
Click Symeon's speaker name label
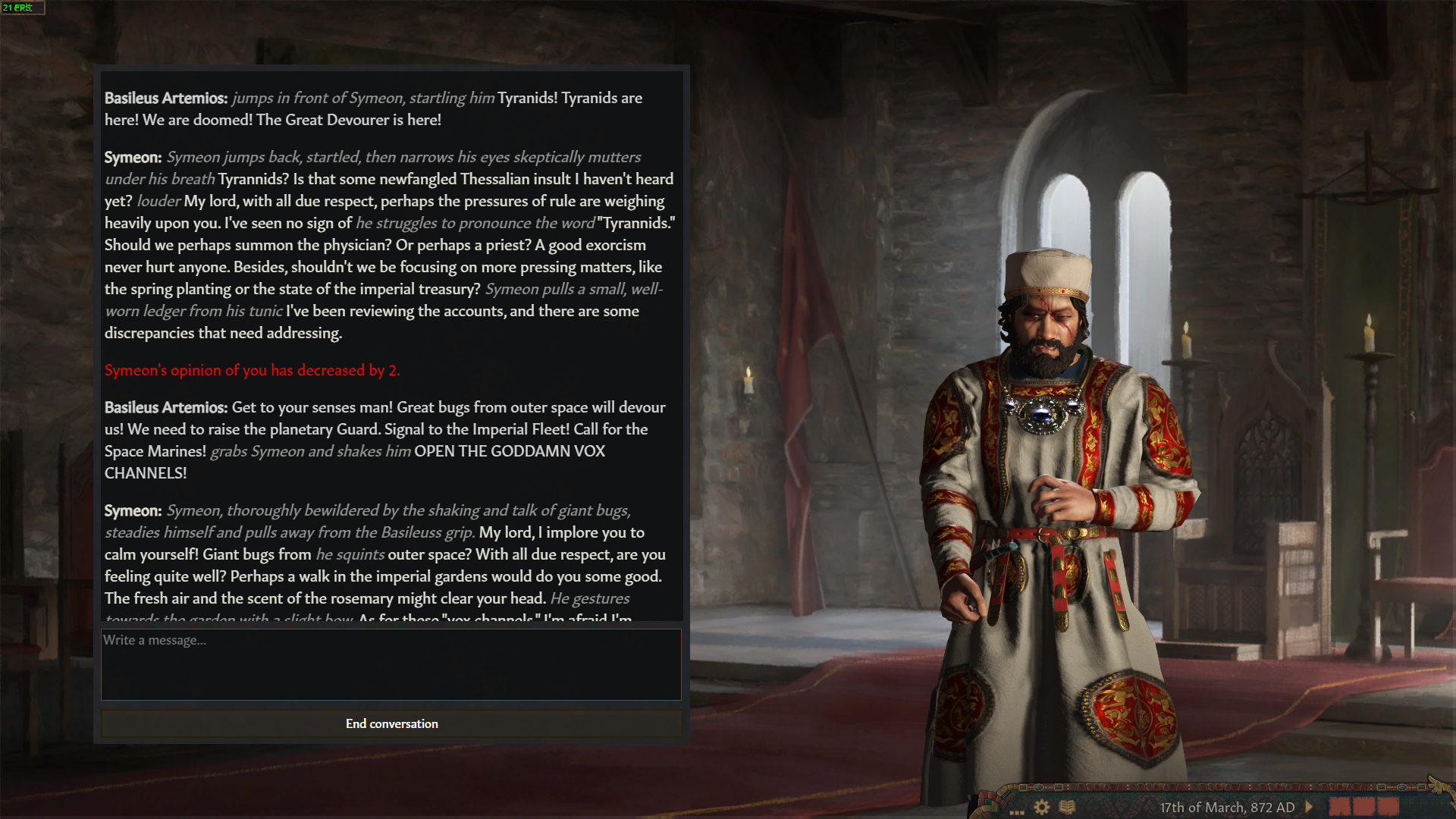pos(133,158)
